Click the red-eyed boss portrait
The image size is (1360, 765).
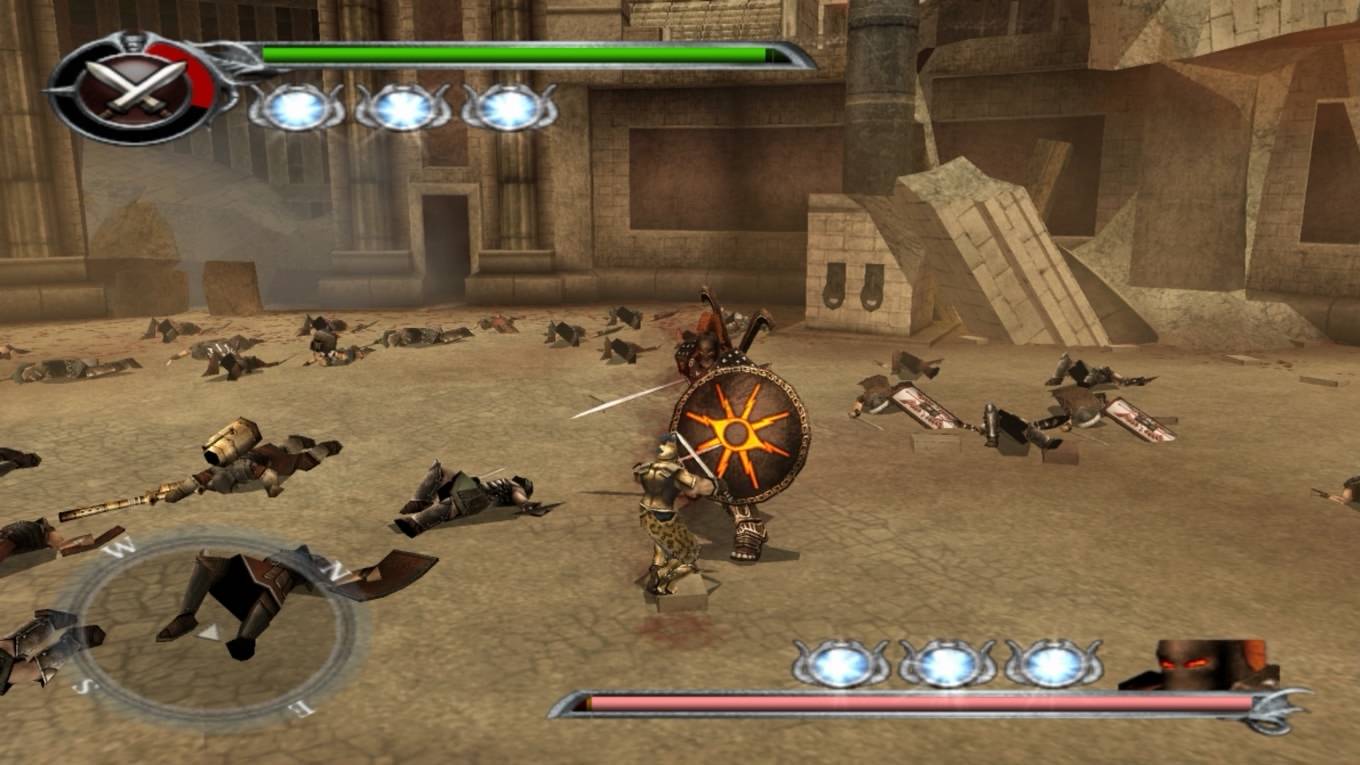coord(1202,663)
